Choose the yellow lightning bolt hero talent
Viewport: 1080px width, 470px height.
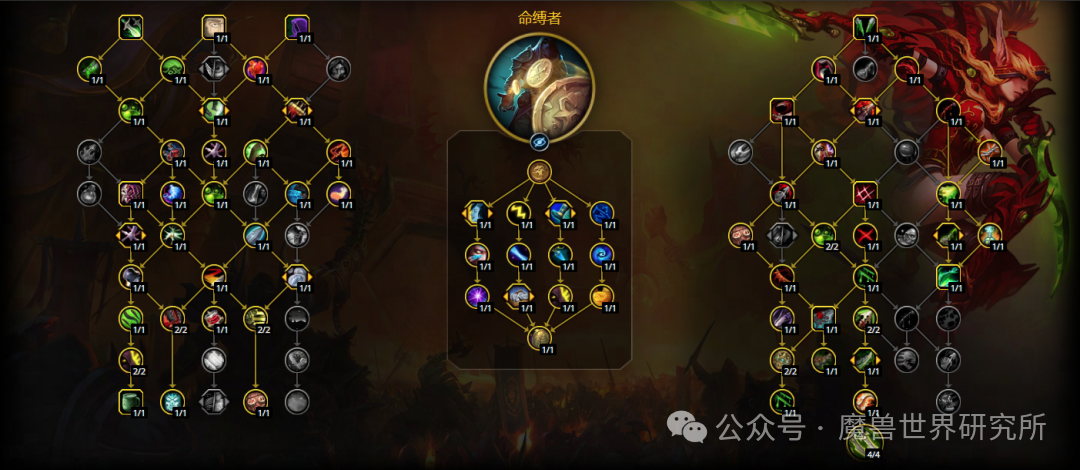tap(518, 212)
